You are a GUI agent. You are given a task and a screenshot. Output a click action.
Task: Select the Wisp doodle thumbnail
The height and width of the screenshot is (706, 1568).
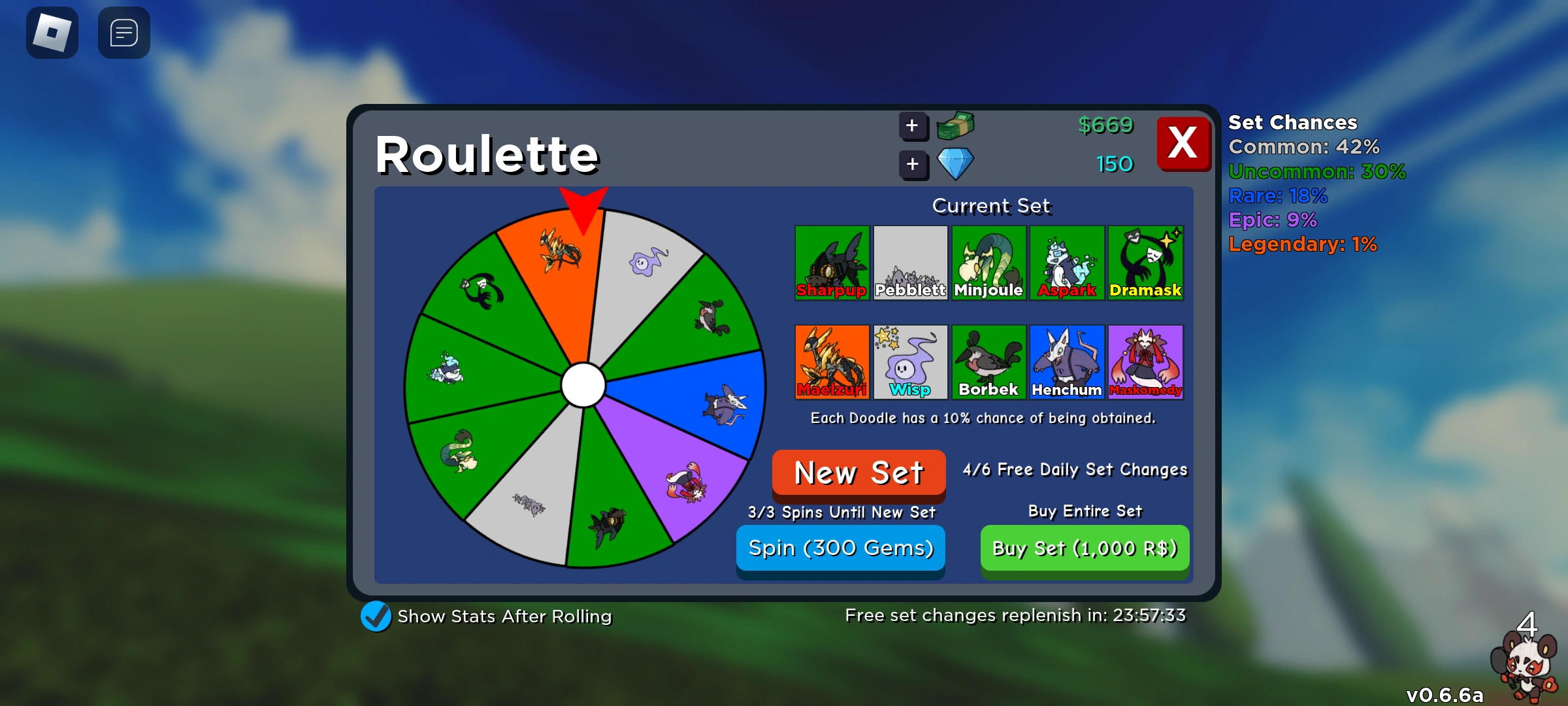[x=910, y=361]
